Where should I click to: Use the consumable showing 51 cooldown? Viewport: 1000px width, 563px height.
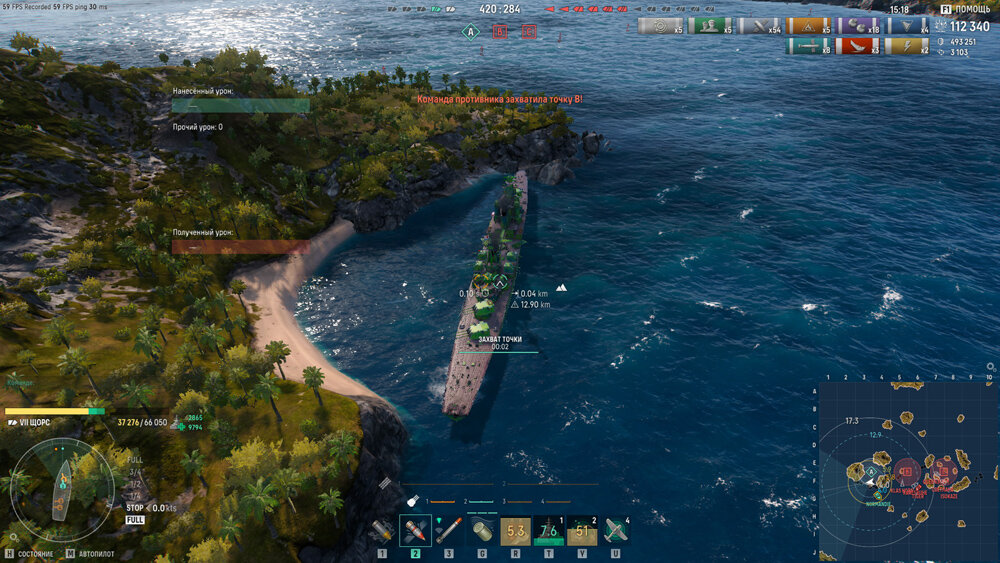[582, 530]
